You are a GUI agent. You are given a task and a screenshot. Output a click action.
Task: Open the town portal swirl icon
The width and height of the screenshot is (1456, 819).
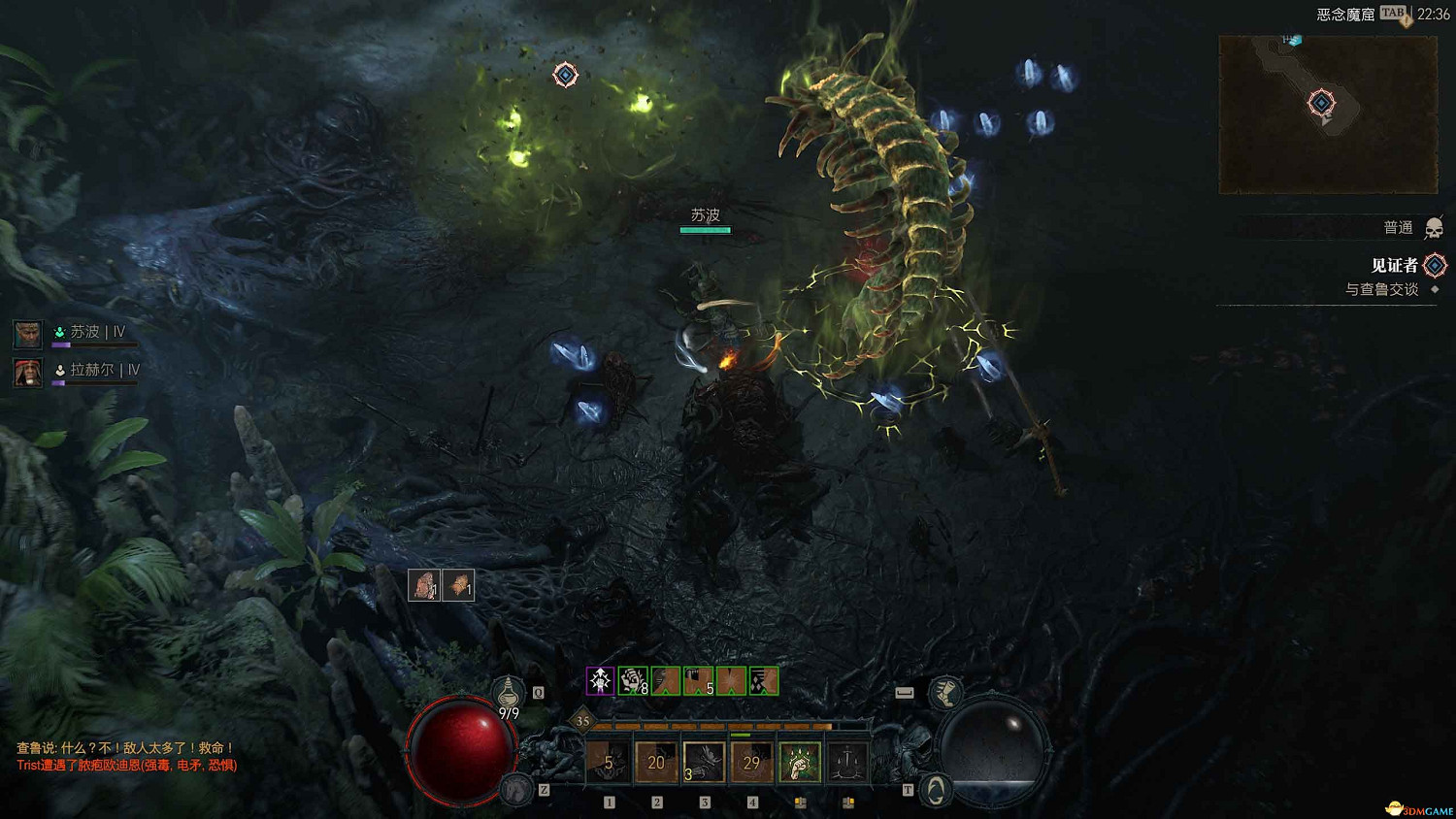(935, 790)
